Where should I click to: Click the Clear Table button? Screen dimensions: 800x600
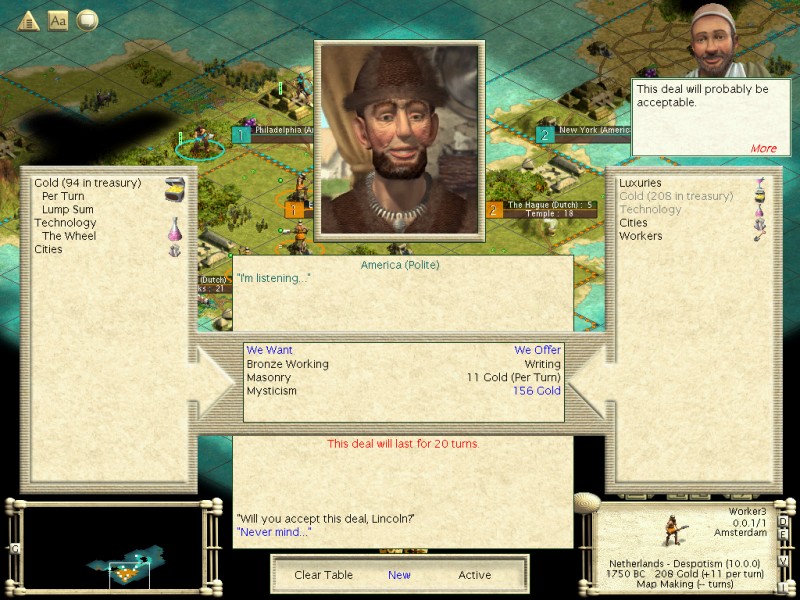pyautogui.click(x=322, y=575)
